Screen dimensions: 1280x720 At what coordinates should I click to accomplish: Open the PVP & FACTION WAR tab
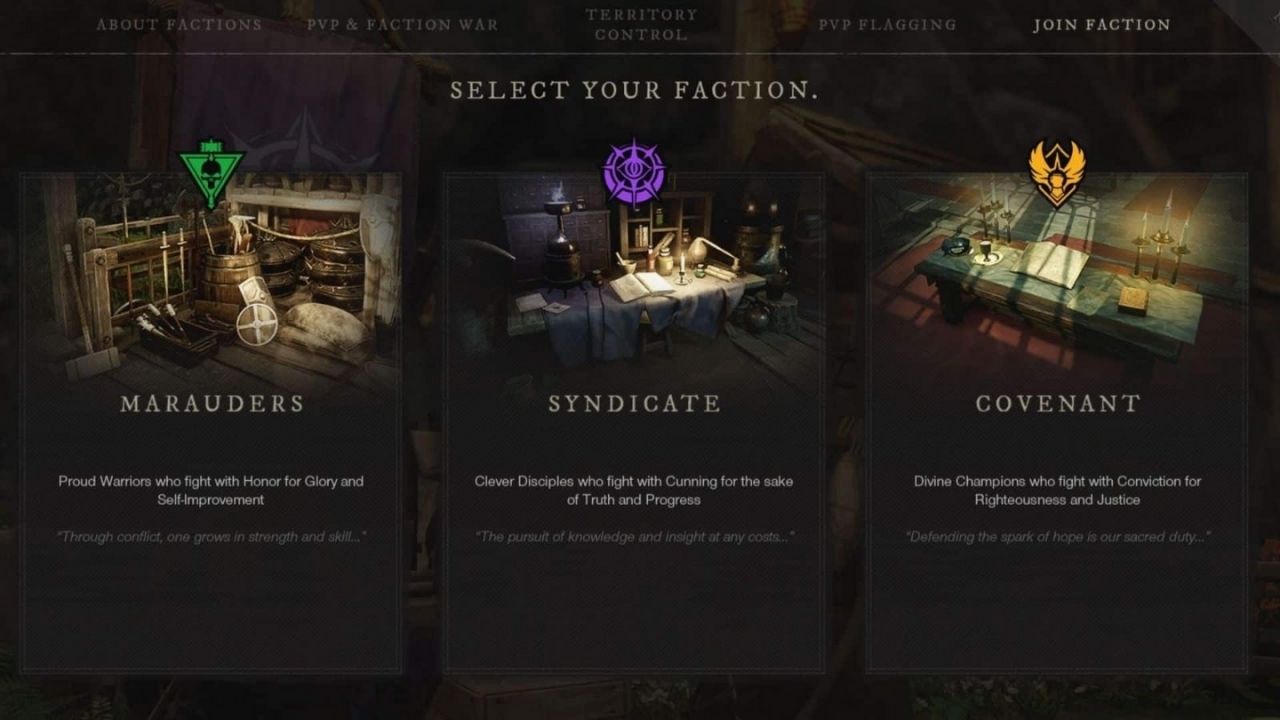point(402,24)
